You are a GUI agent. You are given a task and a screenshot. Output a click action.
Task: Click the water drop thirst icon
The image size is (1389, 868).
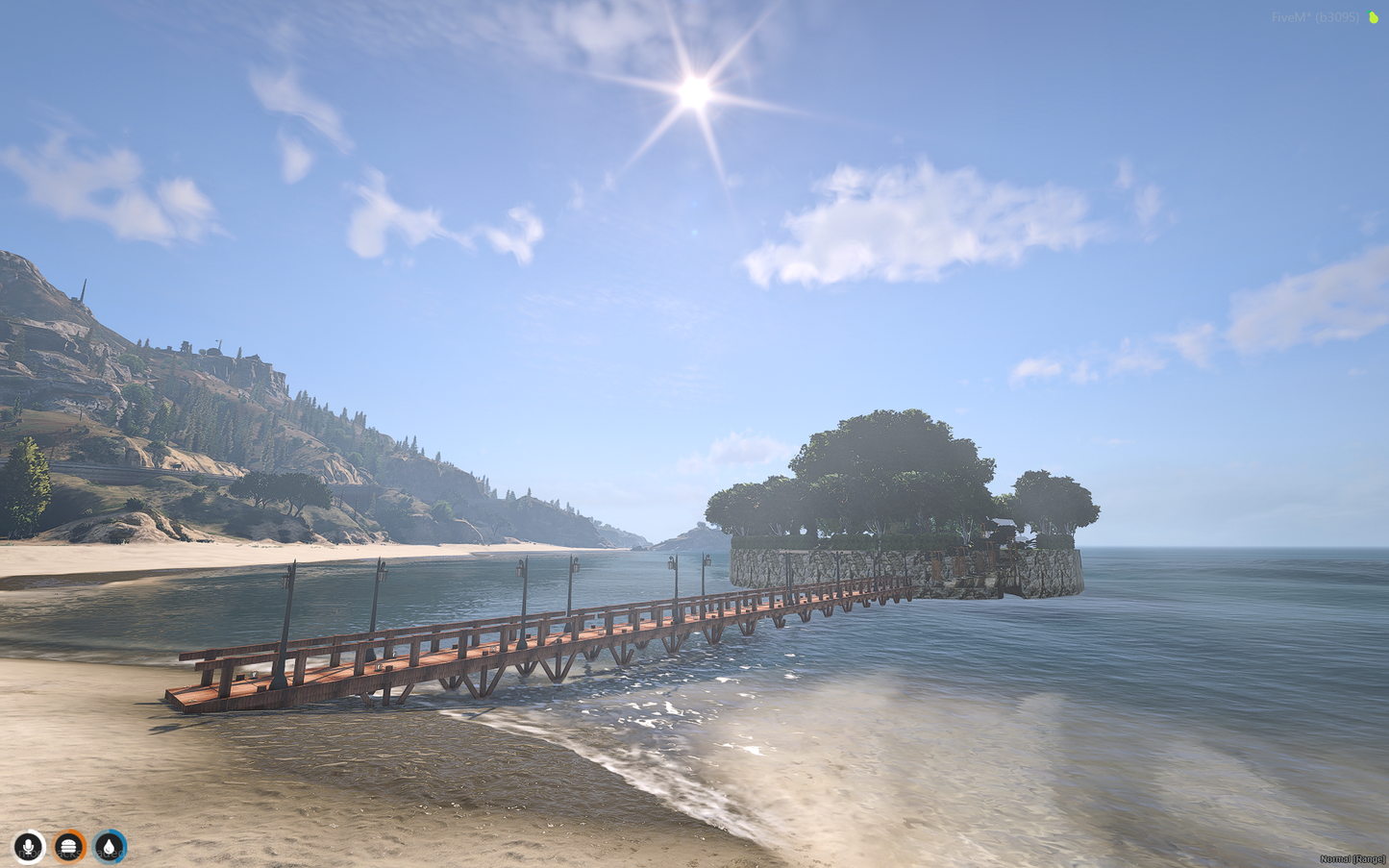[x=111, y=847]
